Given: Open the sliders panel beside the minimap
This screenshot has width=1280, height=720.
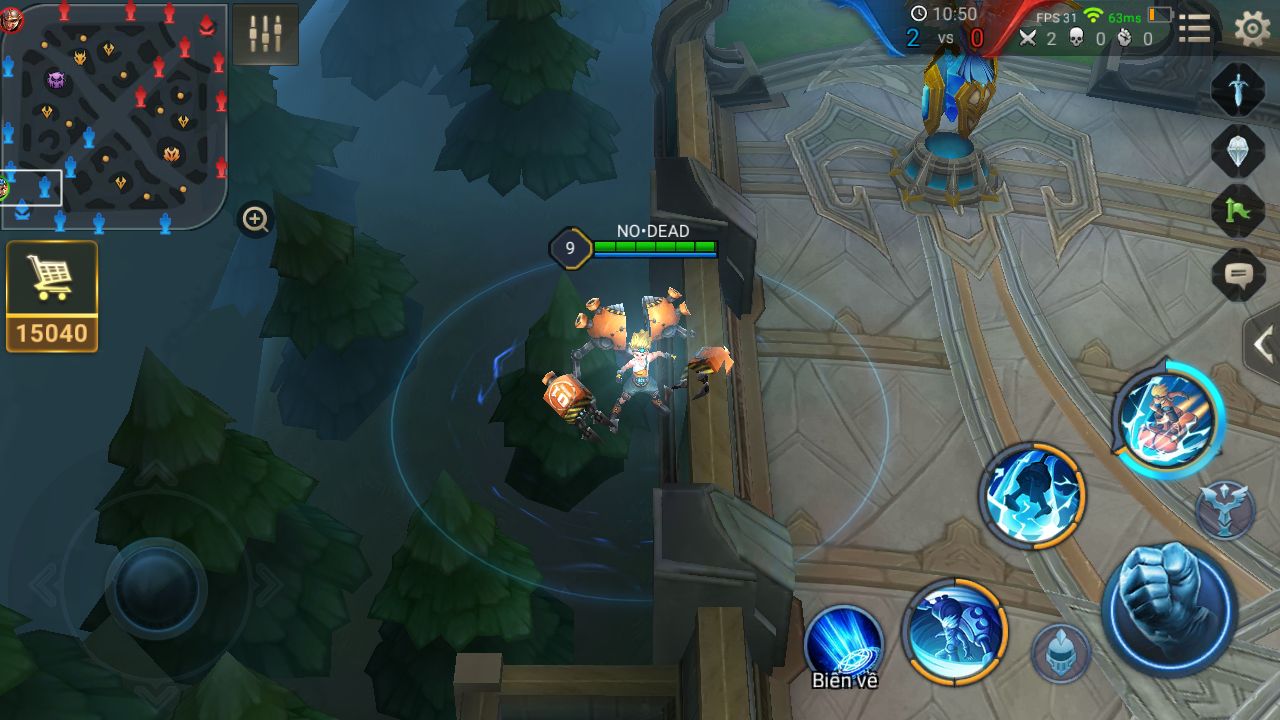Looking at the screenshot, I should tap(266, 34).
